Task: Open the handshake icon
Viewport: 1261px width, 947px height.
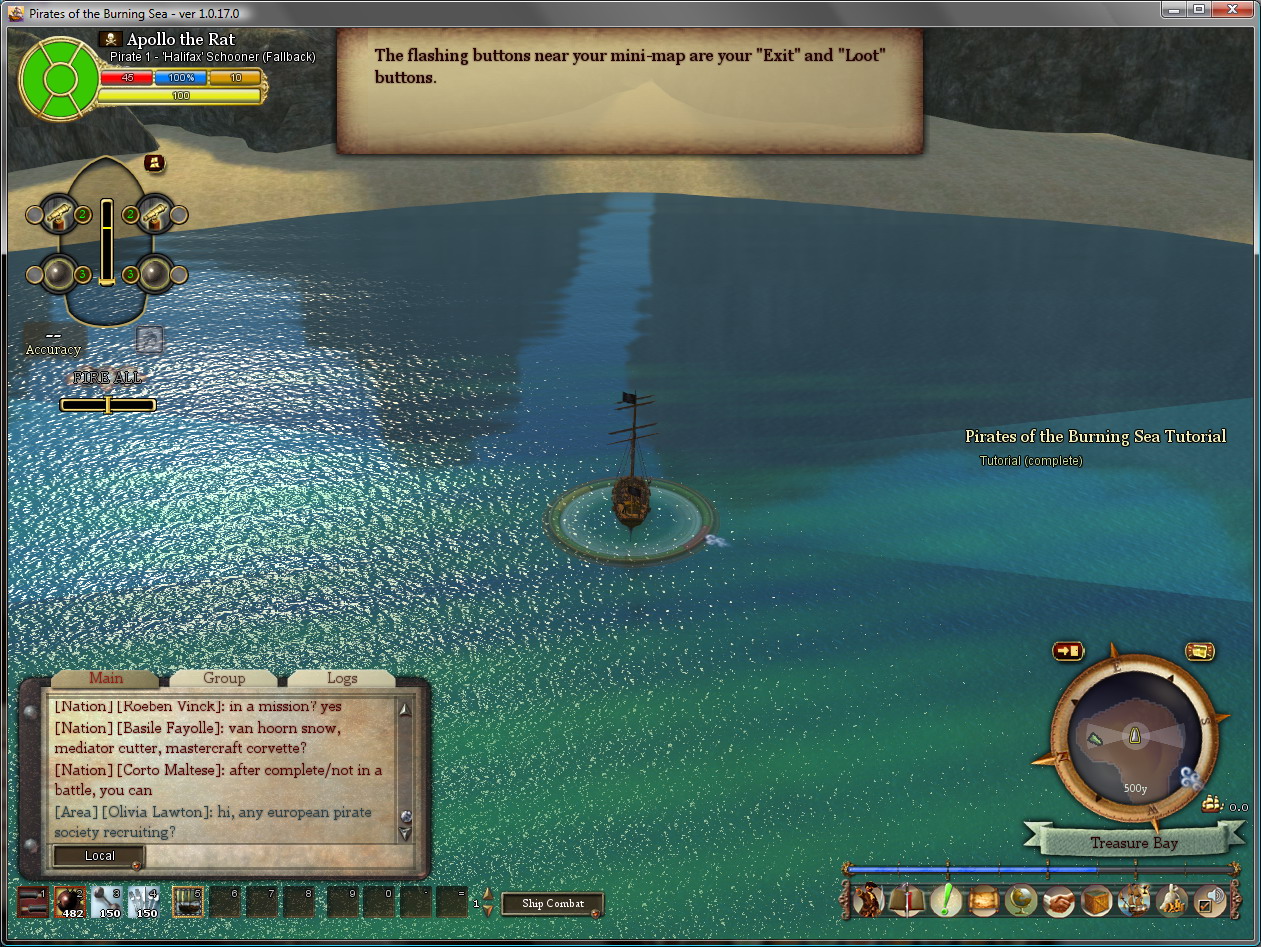Action: pos(1058,900)
